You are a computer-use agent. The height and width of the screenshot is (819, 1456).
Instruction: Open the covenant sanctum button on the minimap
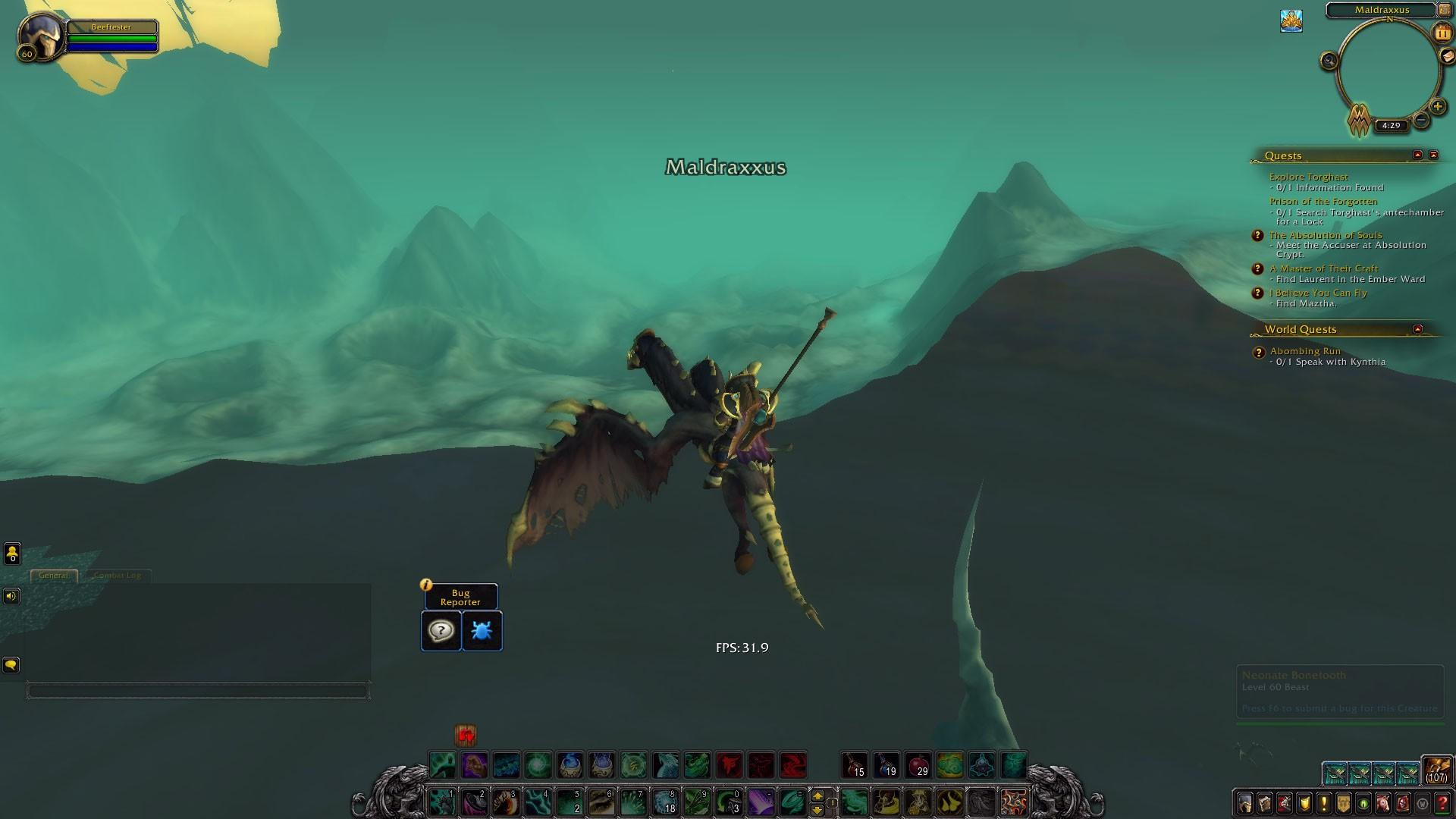tap(1359, 119)
